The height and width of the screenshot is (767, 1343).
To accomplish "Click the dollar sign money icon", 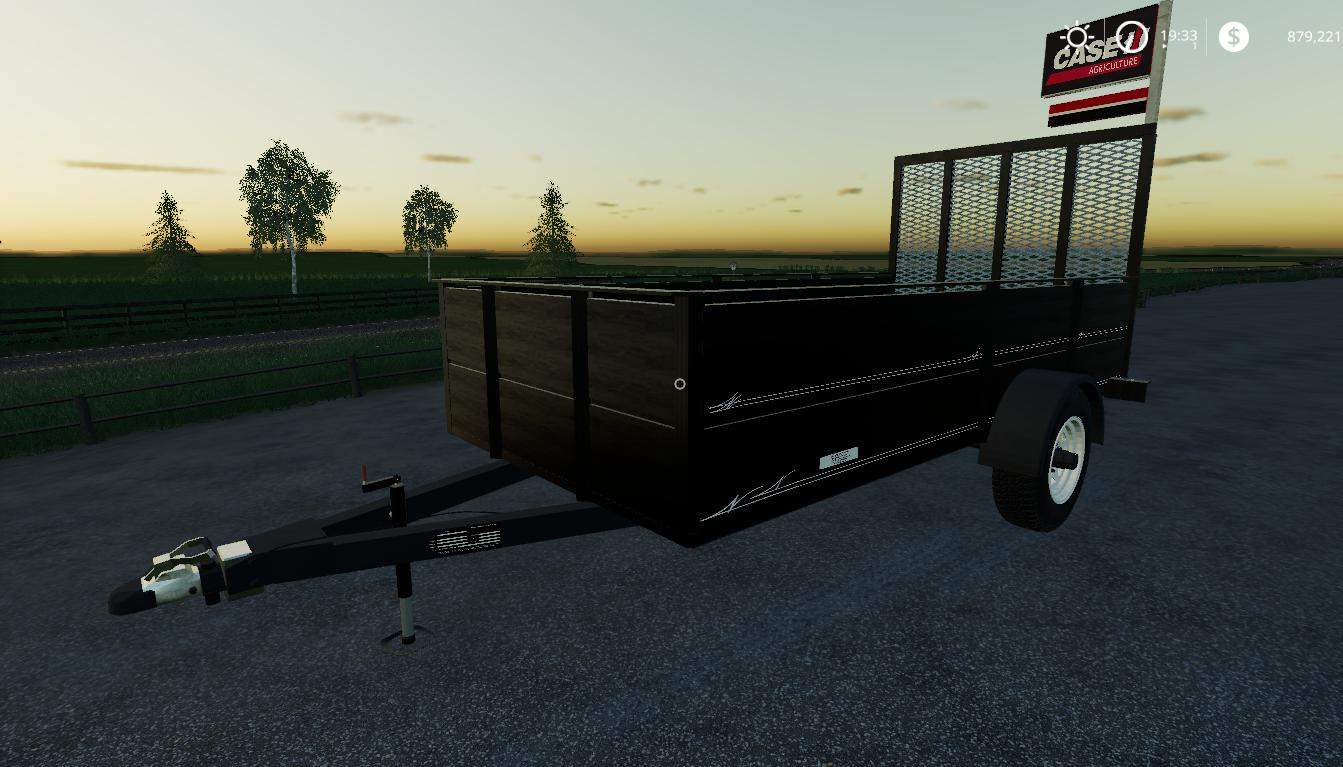I will [x=1234, y=37].
